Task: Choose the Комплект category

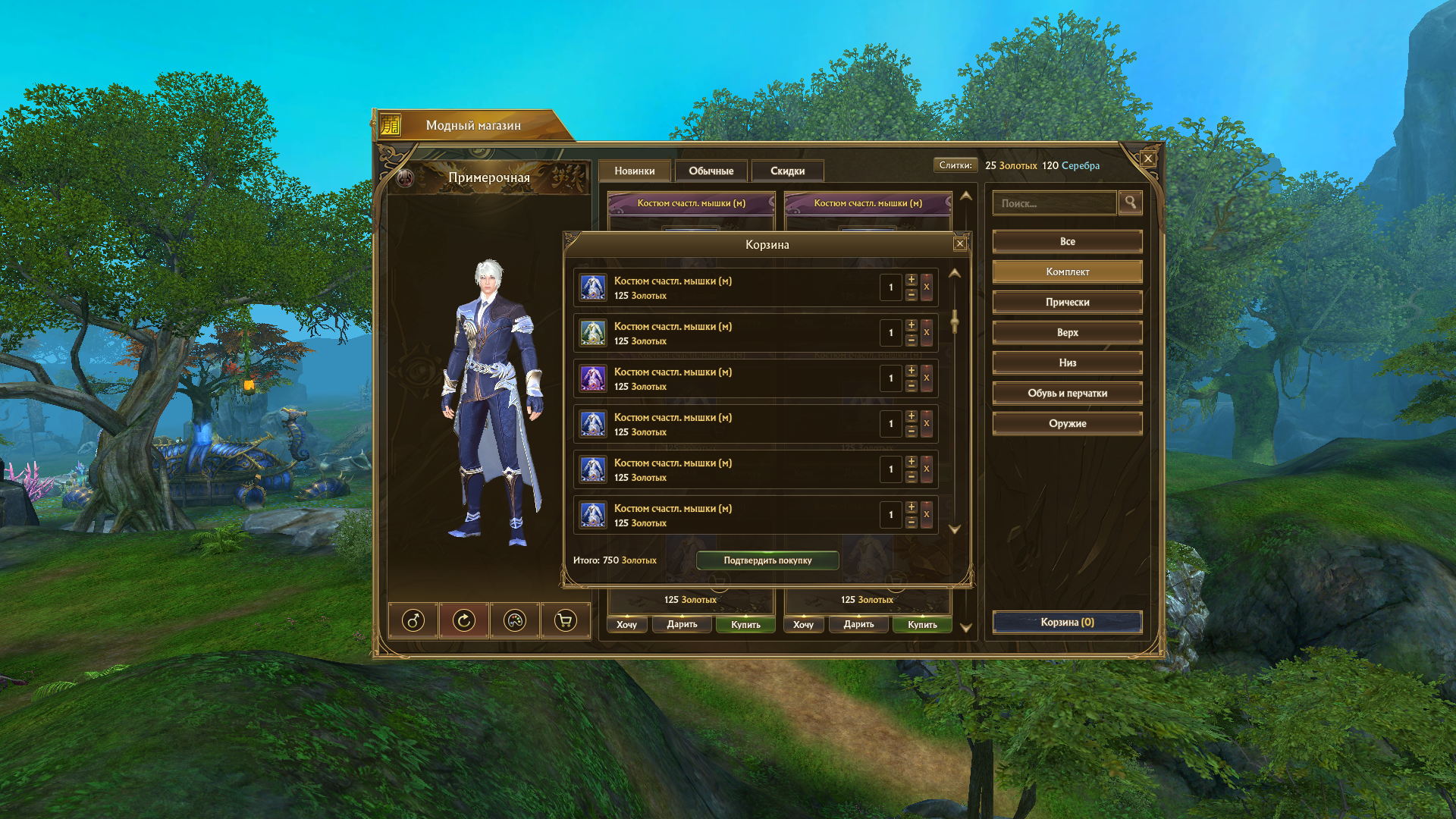Action: pos(1067,271)
